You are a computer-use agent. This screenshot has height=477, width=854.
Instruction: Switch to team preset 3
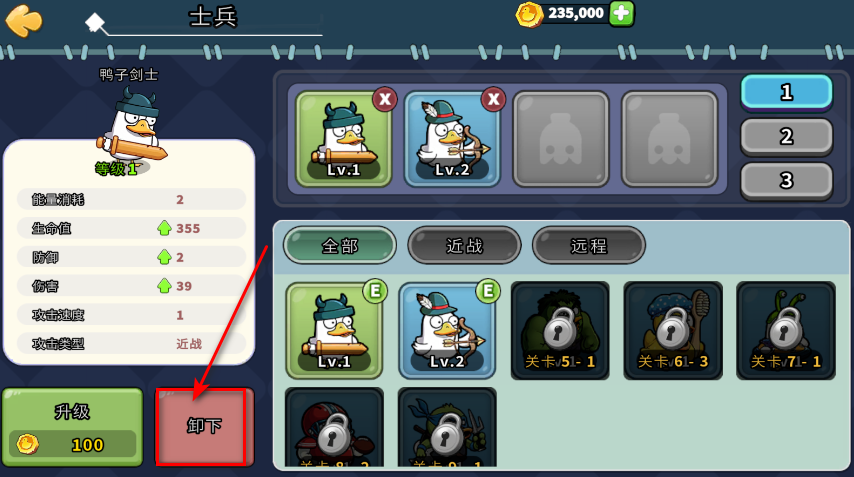tap(786, 180)
